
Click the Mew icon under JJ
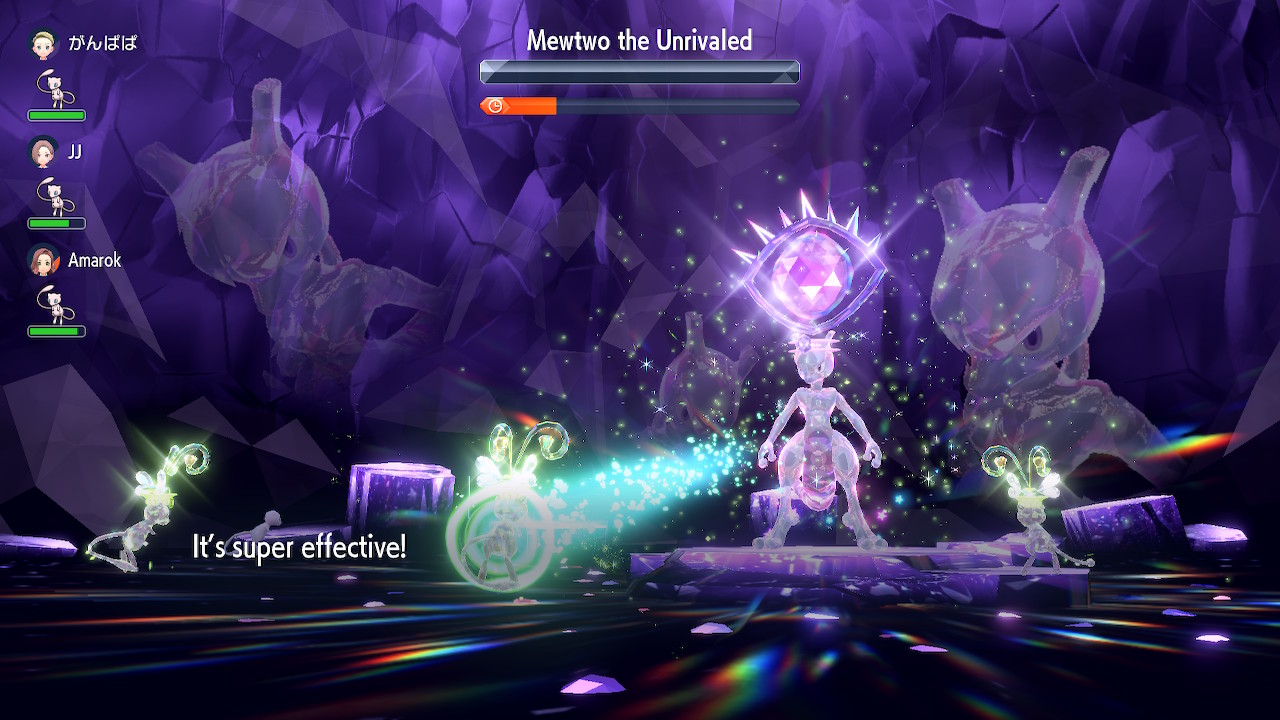pos(55,197)
